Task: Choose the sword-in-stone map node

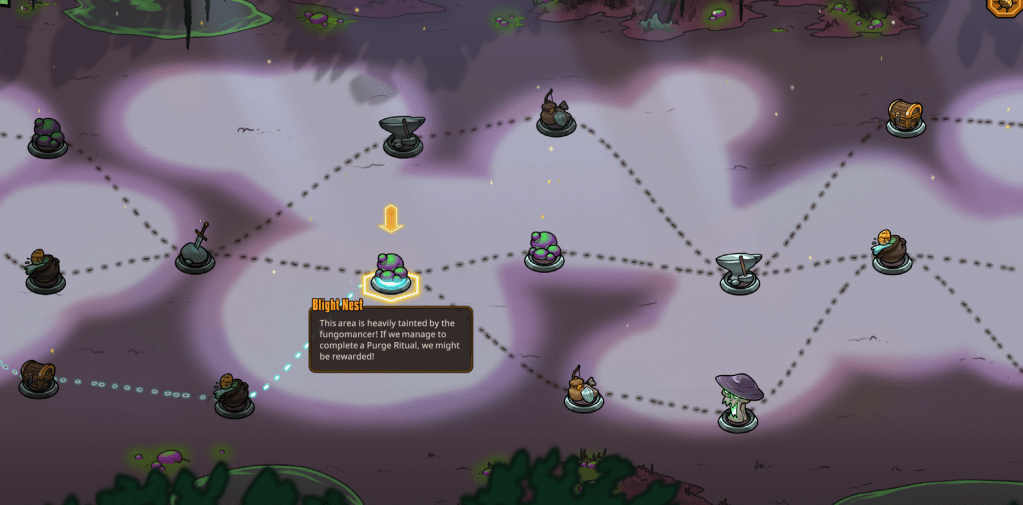Action: click(196, 251)
